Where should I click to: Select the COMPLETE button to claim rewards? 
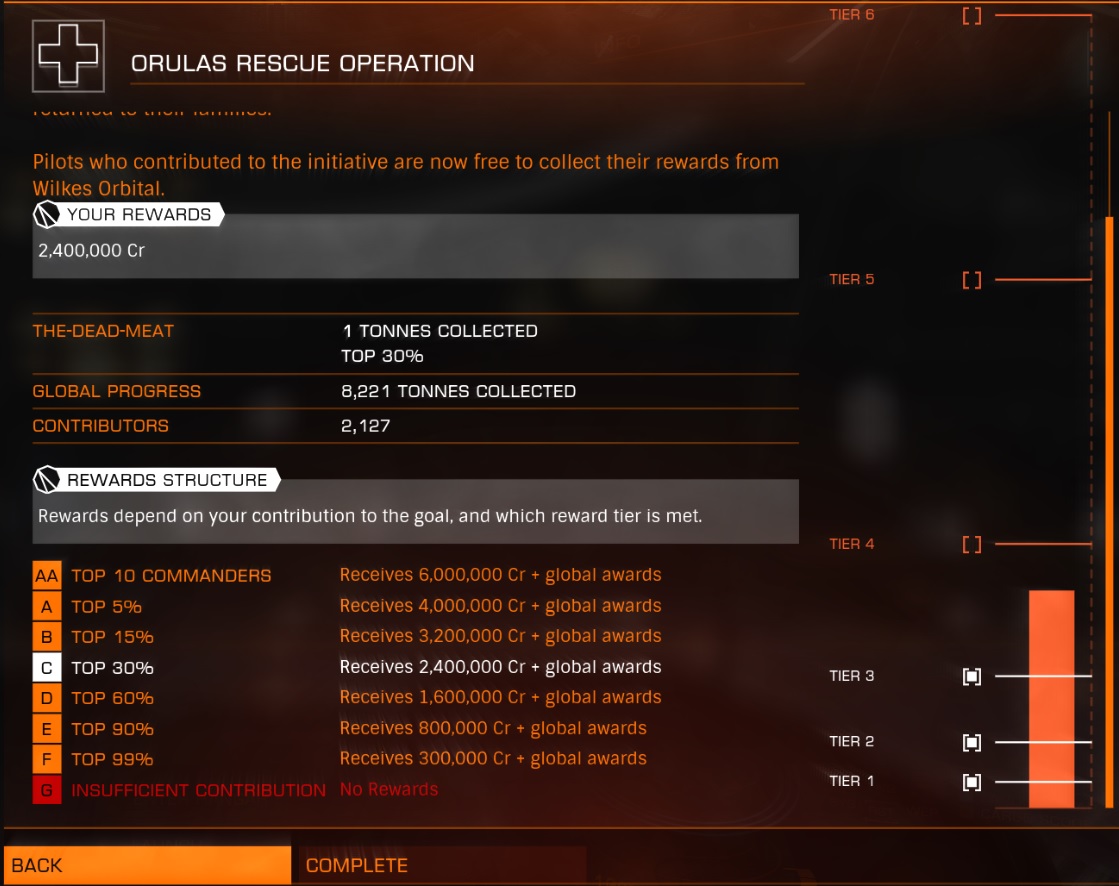tap(442, 865)
